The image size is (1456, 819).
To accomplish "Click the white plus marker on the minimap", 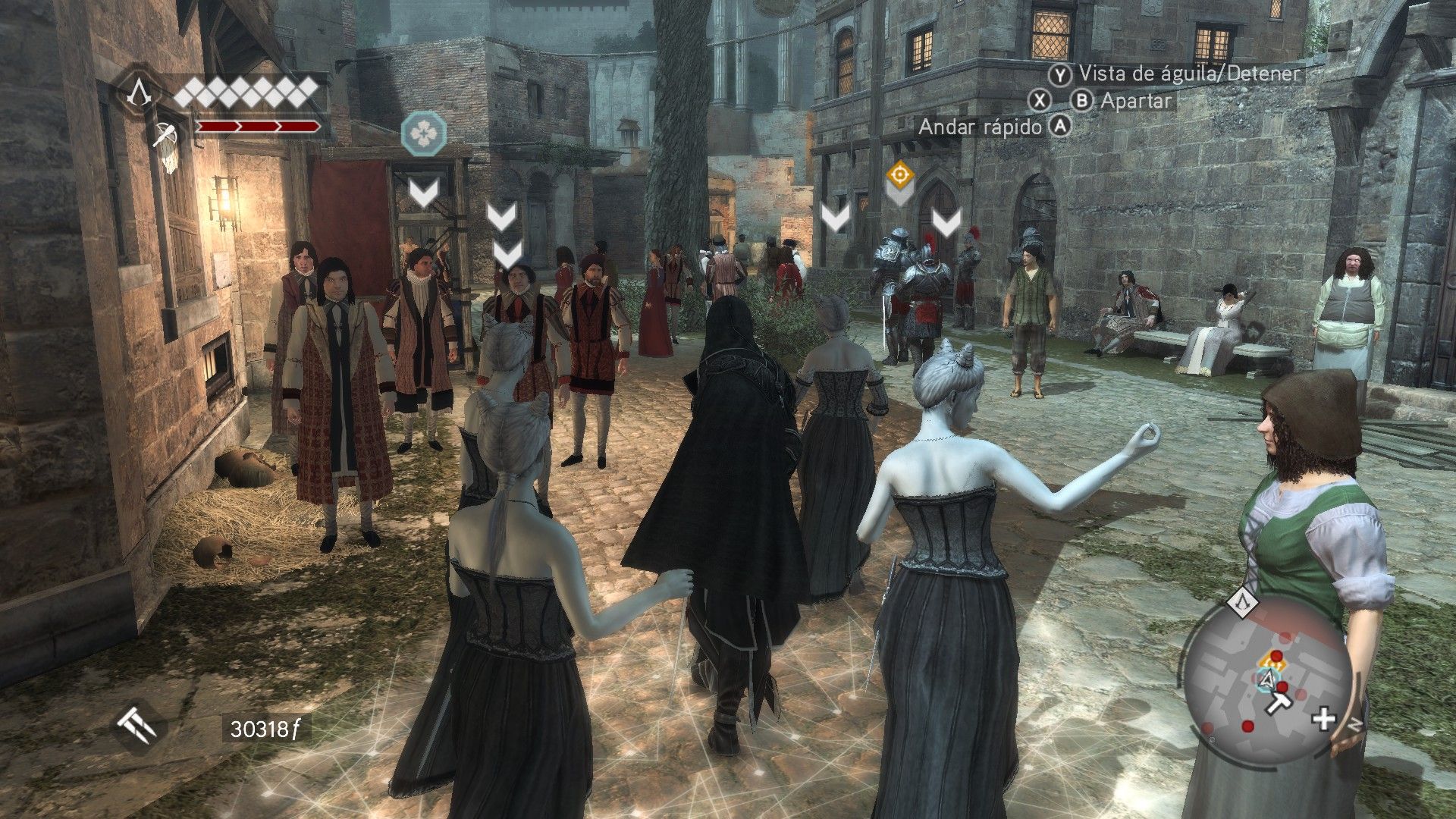I will pos(1323,719).
